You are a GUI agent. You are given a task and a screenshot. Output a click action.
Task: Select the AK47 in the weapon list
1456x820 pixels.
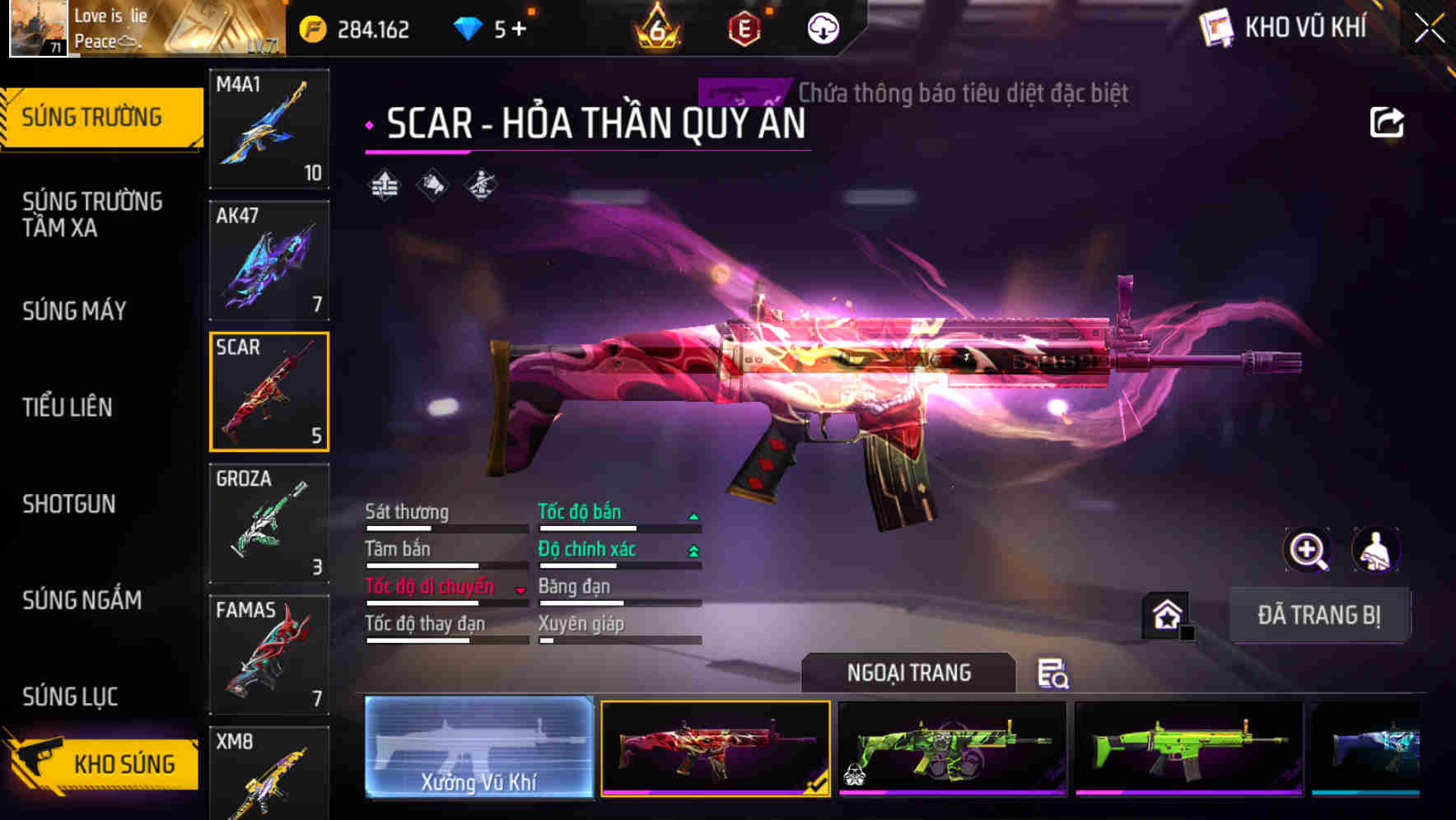(268, 259)
